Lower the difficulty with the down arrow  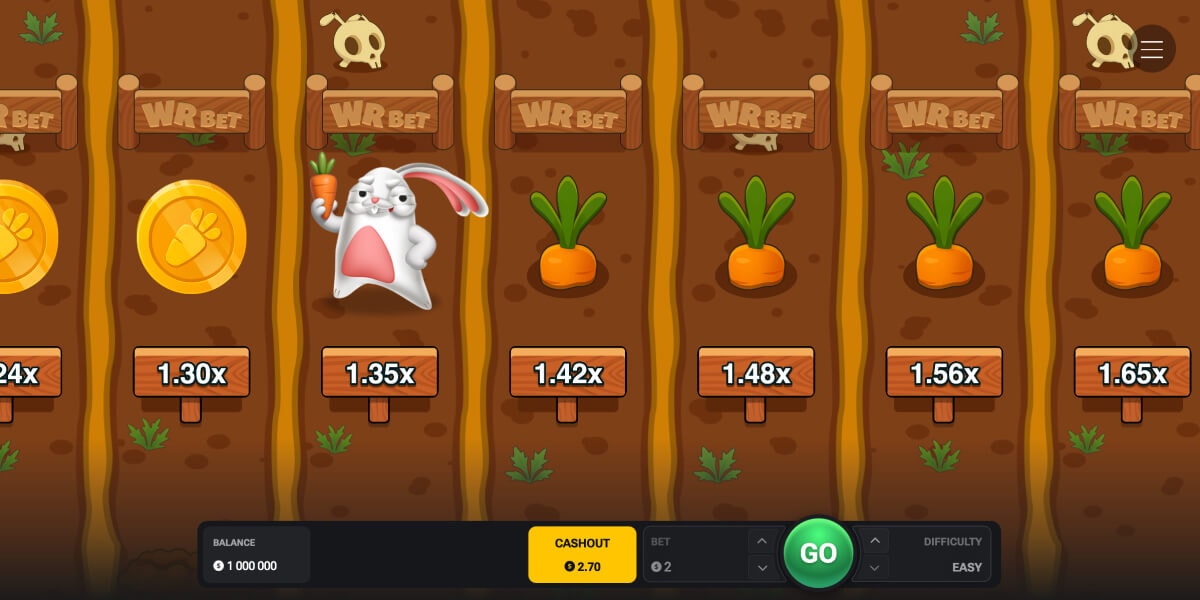875,567
